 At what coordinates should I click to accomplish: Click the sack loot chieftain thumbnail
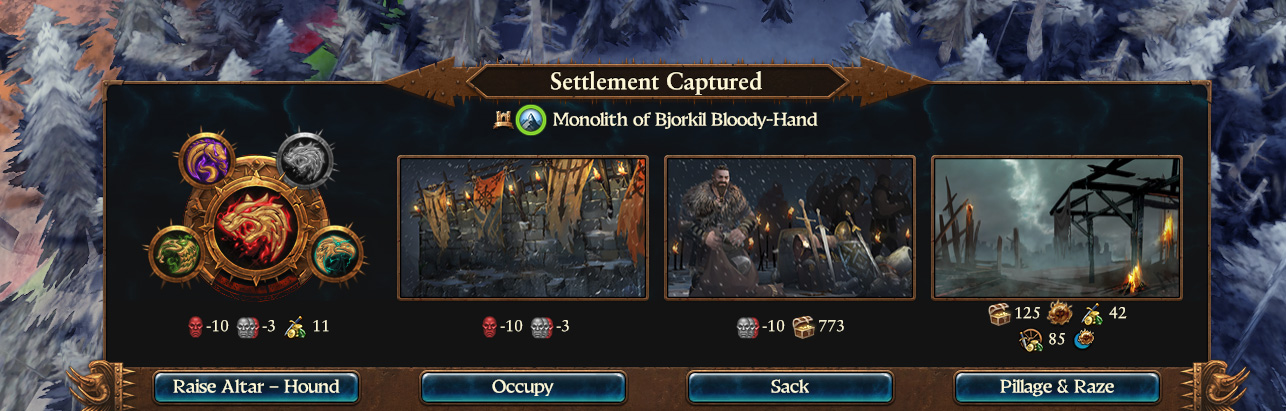pyautogui.click(x=790, y=228)
